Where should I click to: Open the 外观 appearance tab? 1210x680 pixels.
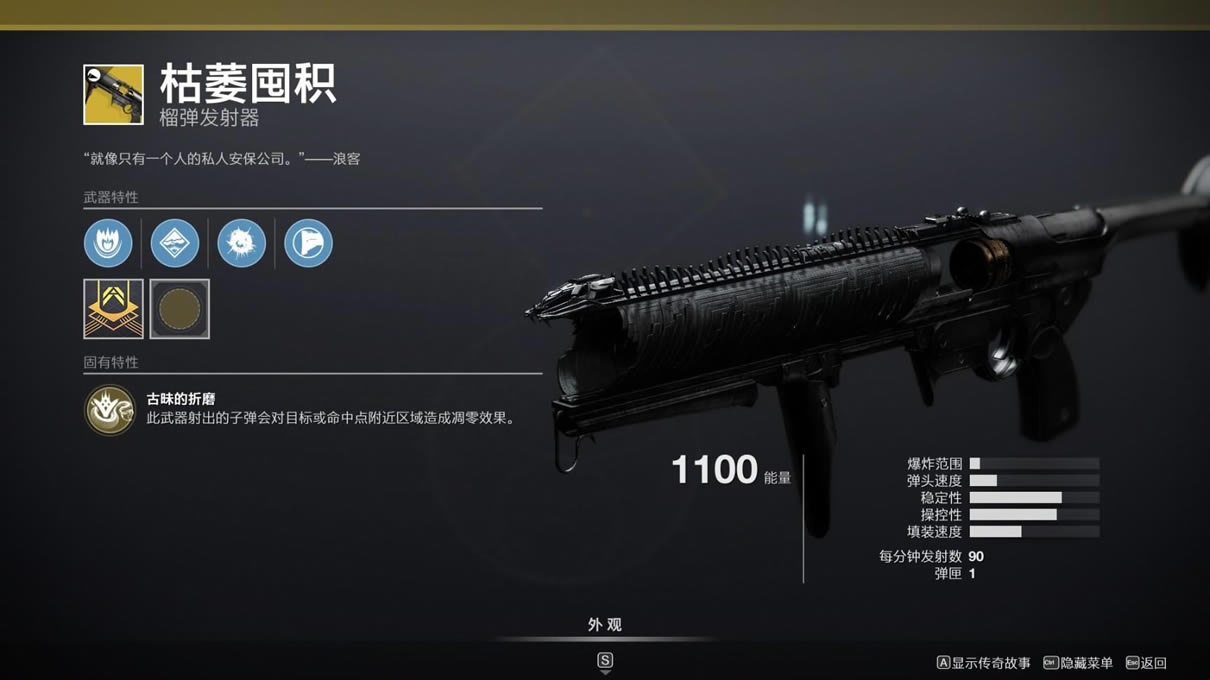604,625
